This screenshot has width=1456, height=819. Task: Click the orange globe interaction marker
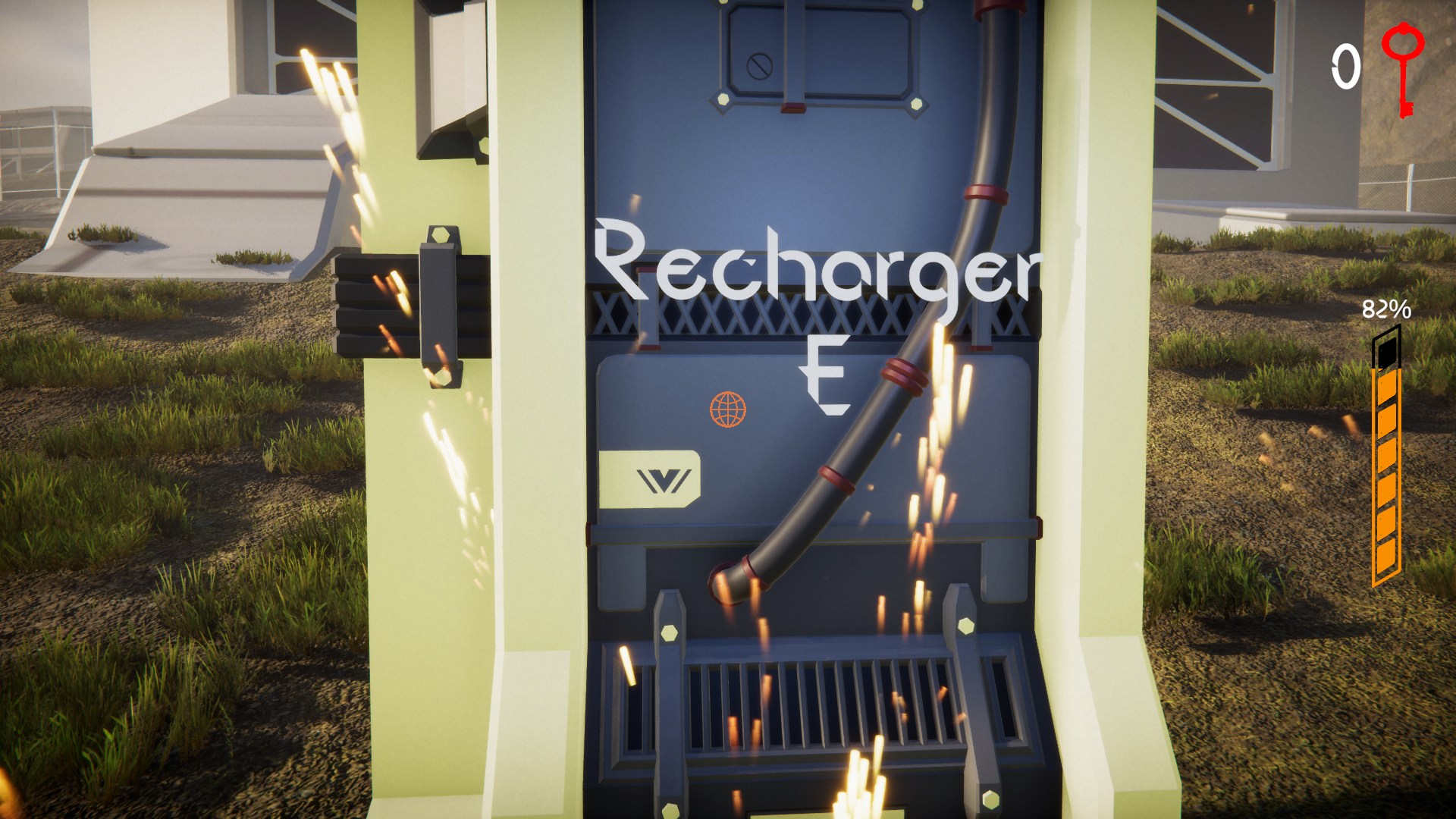[x=728, y=409]
